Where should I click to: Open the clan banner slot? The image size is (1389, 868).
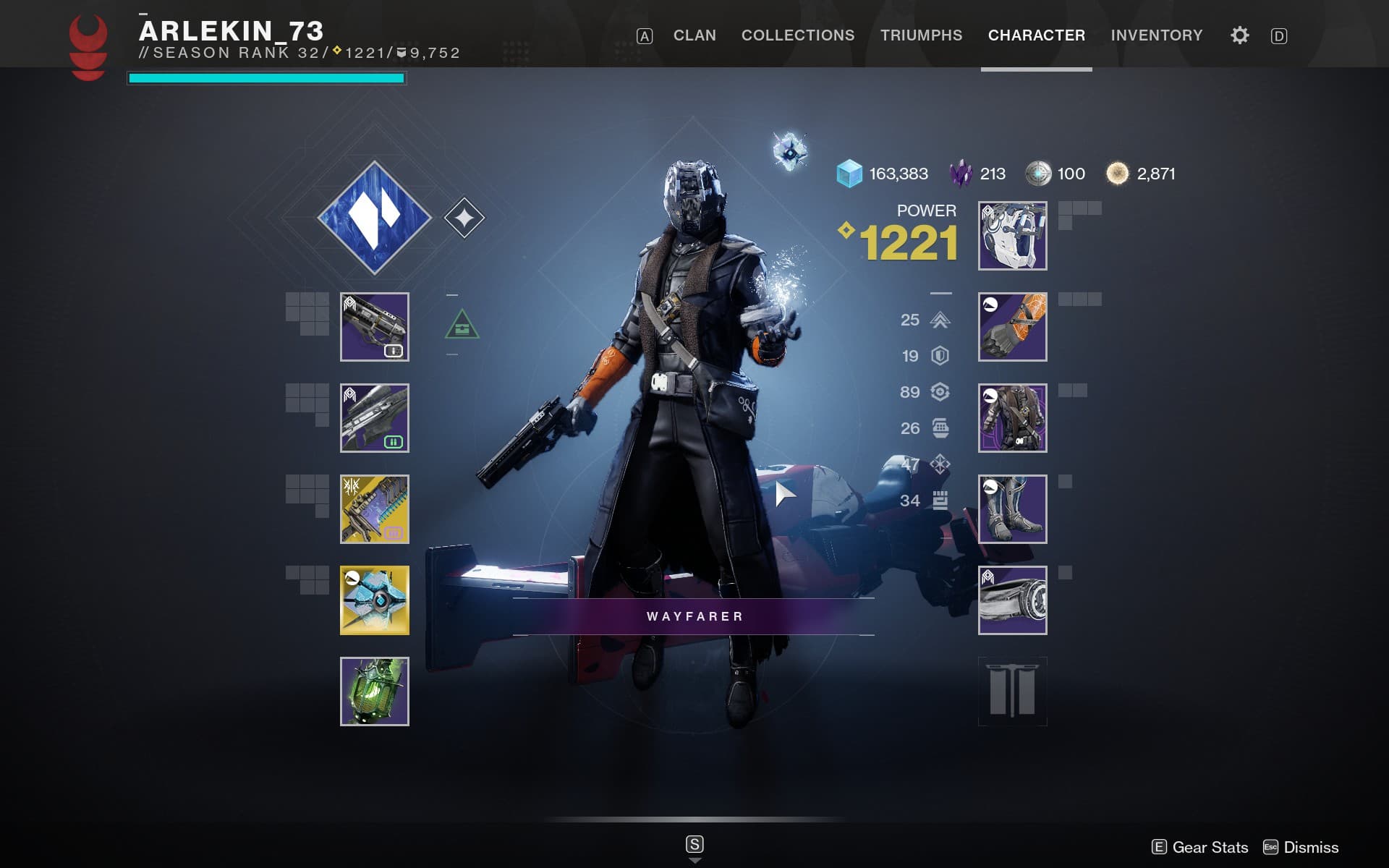[1012, 692]
